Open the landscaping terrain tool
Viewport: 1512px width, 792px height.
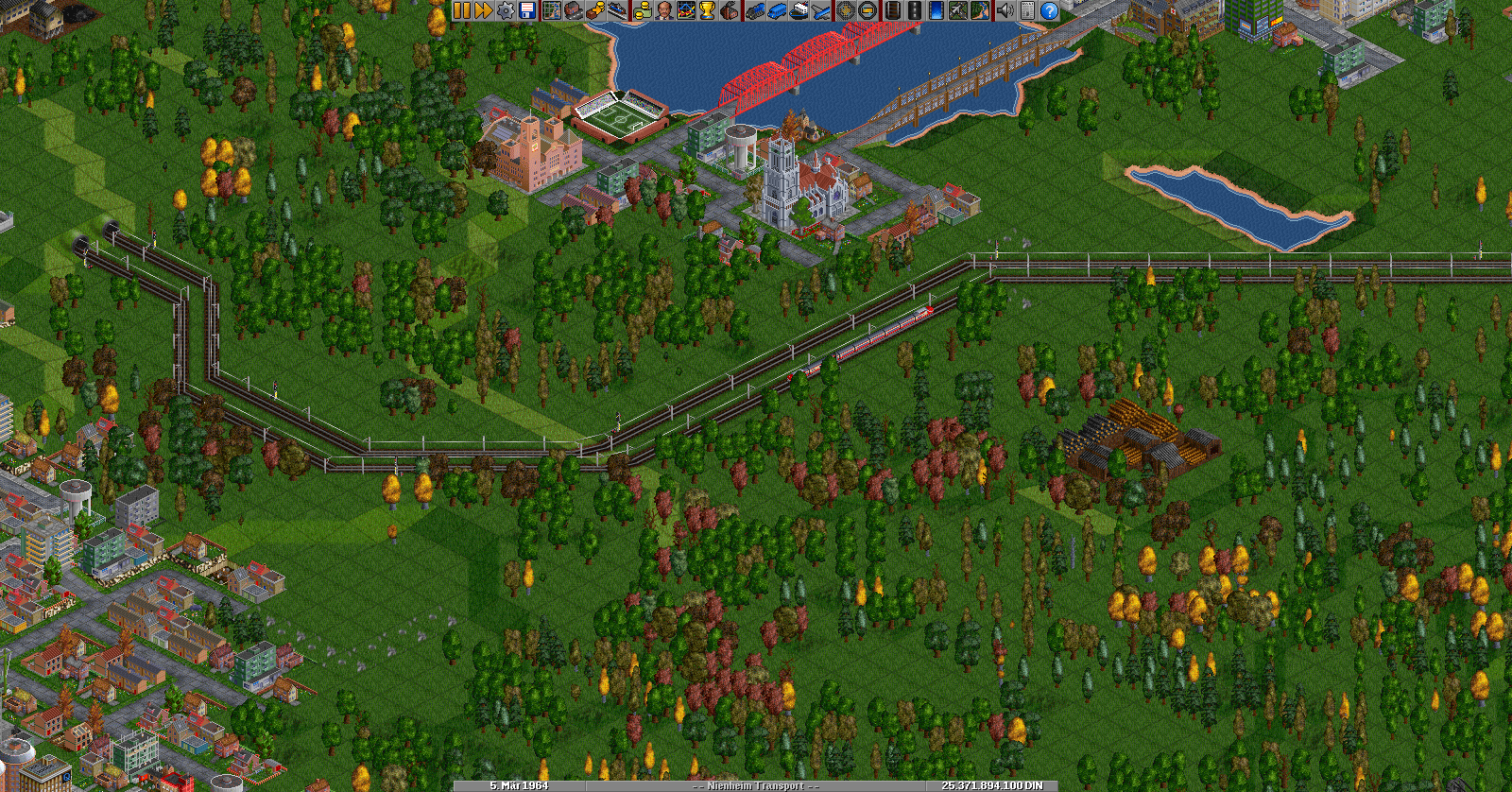click(981, 10)
